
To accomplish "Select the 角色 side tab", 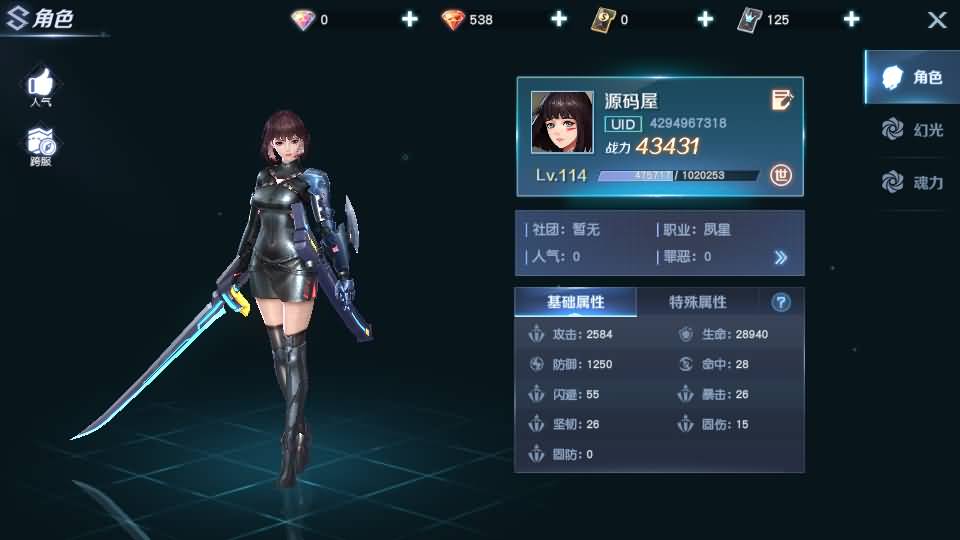I will click(x=912, y=77).
